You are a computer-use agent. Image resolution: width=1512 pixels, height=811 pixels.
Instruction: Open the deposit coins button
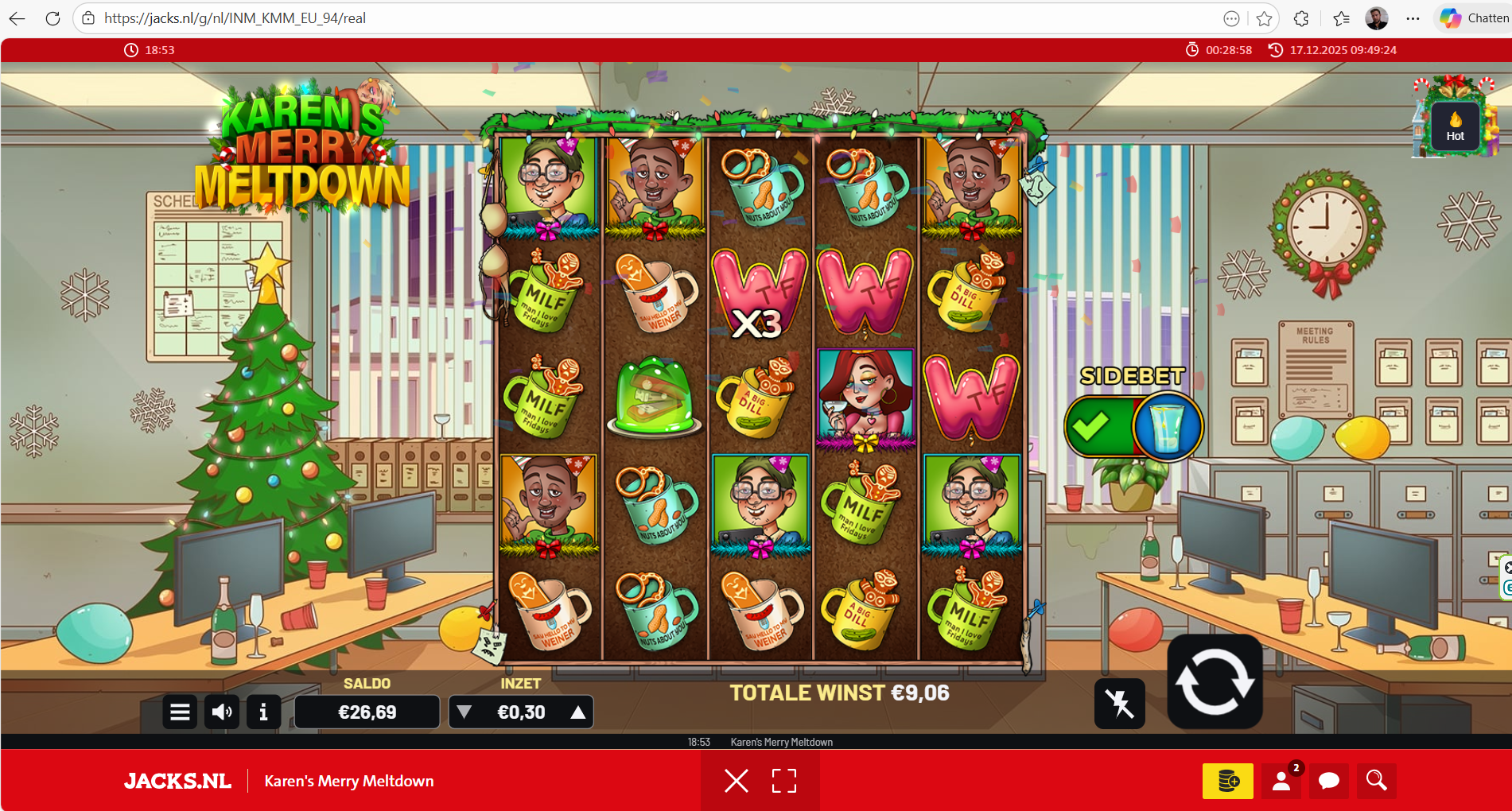(1227, 781)
